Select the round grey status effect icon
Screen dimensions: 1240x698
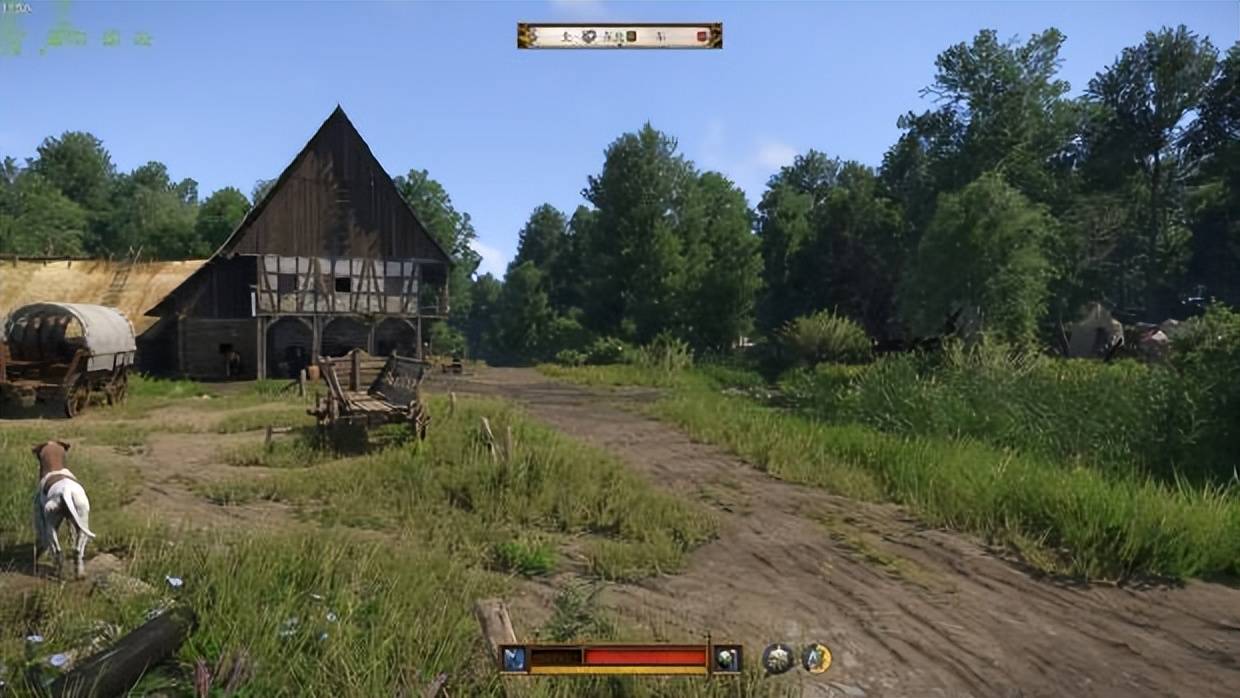pyautogui.click(x=778, y=657)
